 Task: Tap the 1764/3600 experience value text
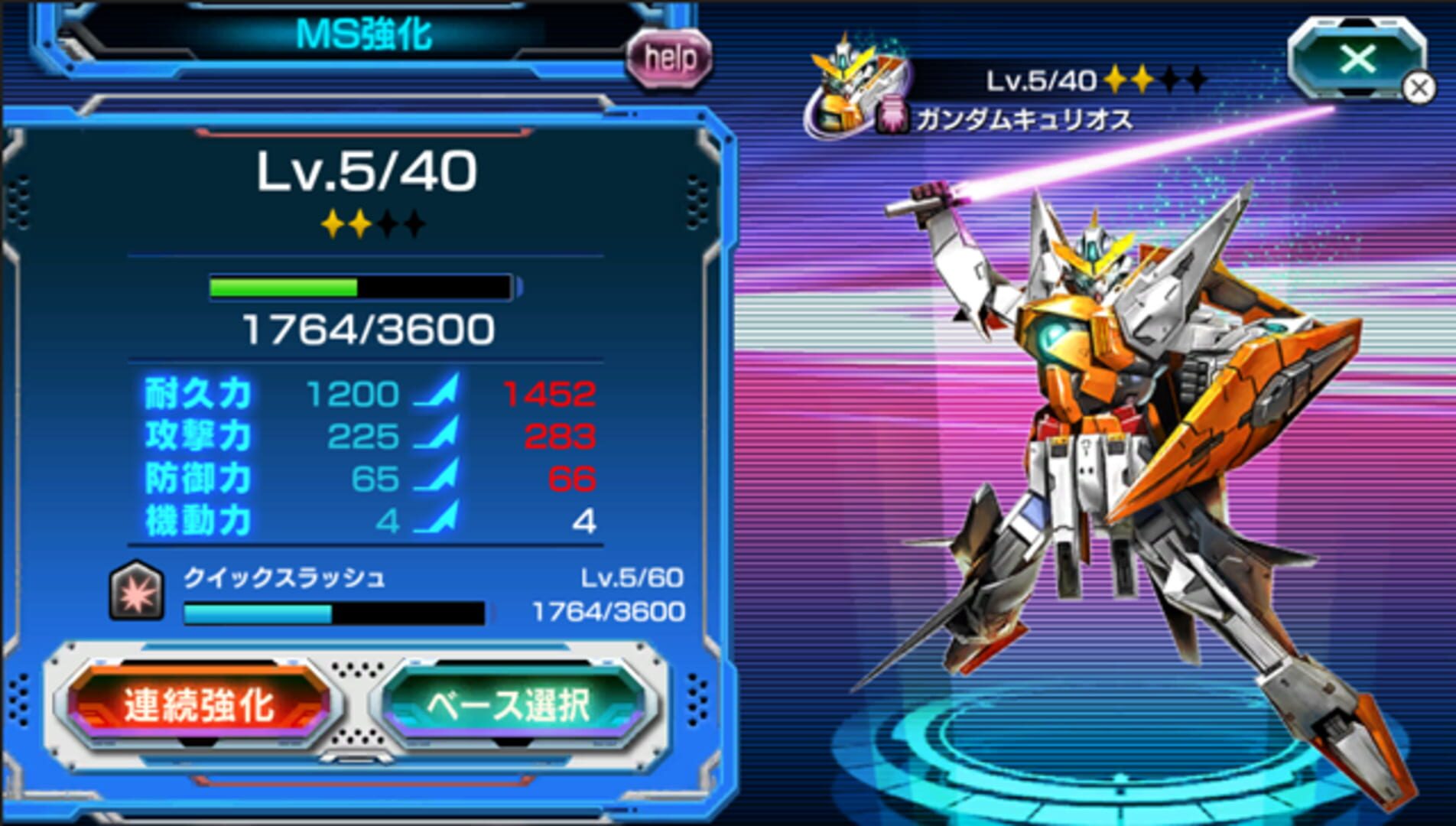tap(366, 329)
